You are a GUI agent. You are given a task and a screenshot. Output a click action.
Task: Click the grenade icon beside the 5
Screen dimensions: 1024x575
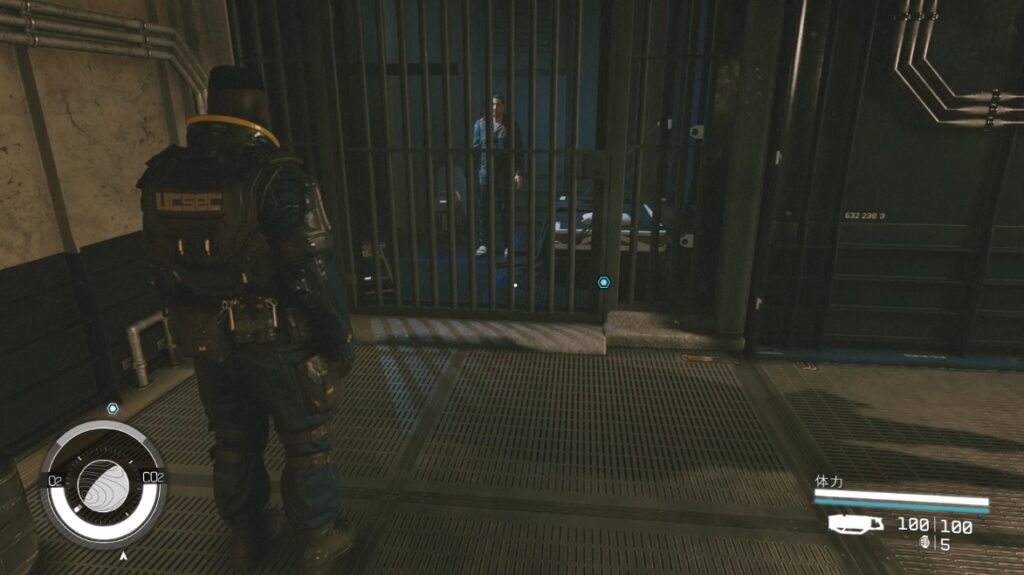coord(925,543)
